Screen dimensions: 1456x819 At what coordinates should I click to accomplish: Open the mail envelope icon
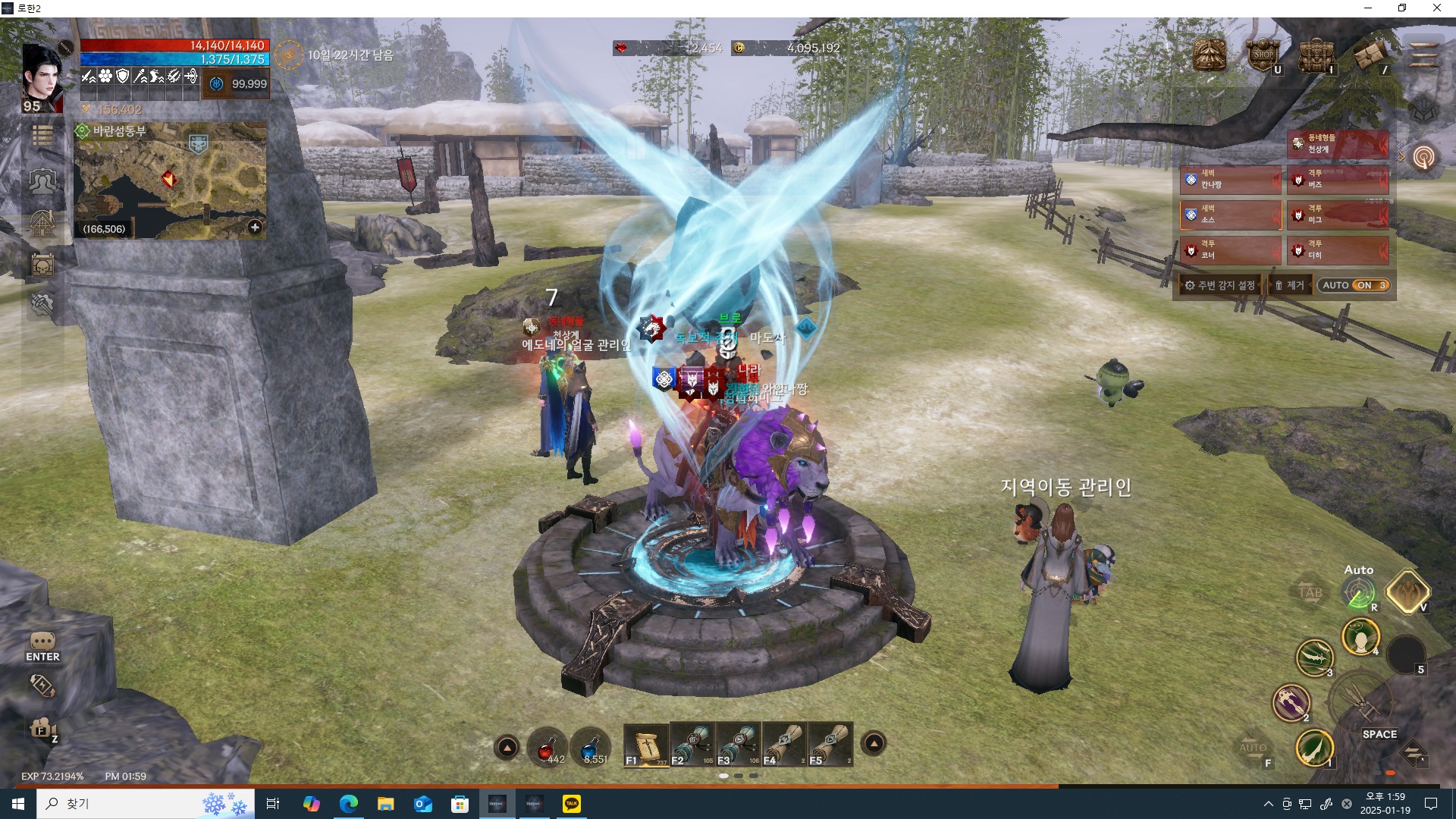(1370, 55)
